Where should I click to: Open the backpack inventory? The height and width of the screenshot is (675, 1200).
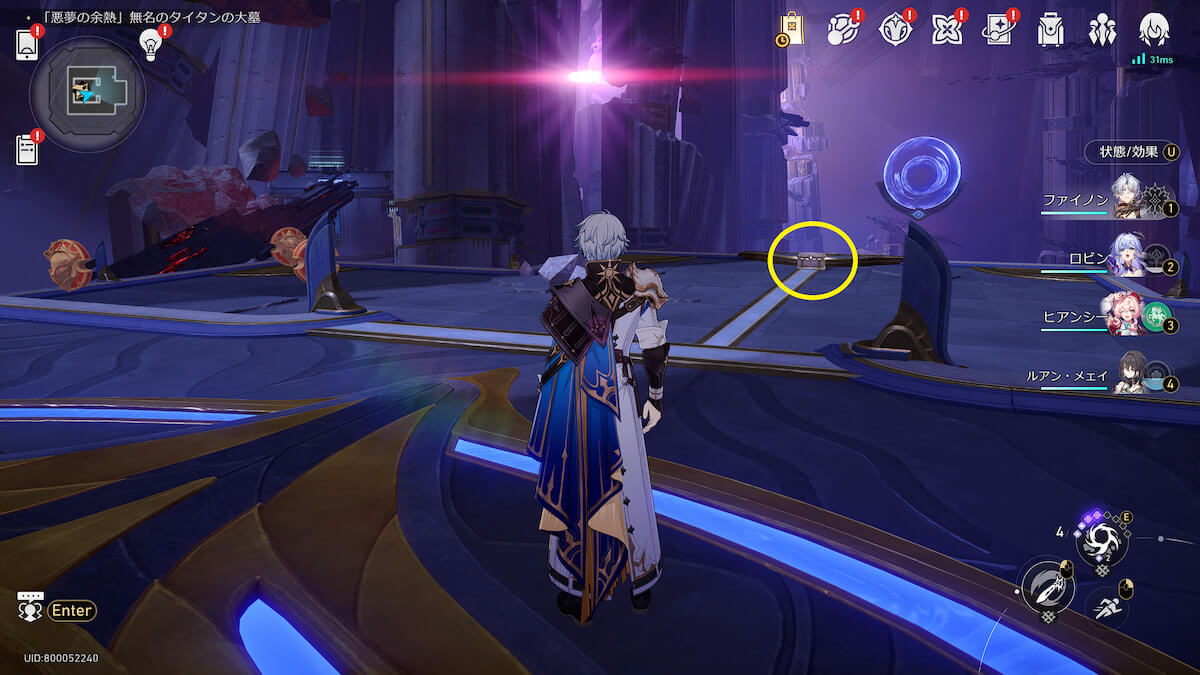click(1050, 30)
